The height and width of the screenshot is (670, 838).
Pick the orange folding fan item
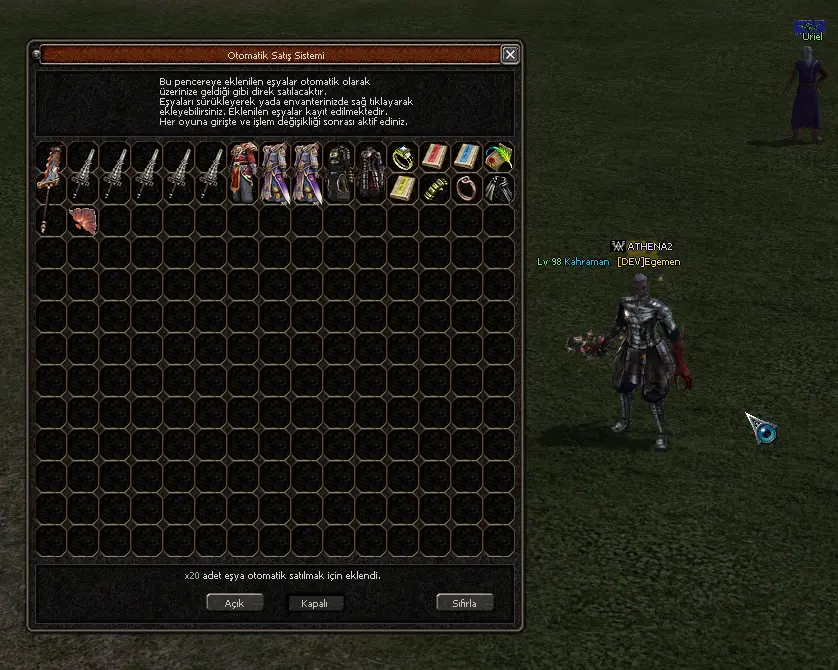pyautogui.click(x=83, y=221)
